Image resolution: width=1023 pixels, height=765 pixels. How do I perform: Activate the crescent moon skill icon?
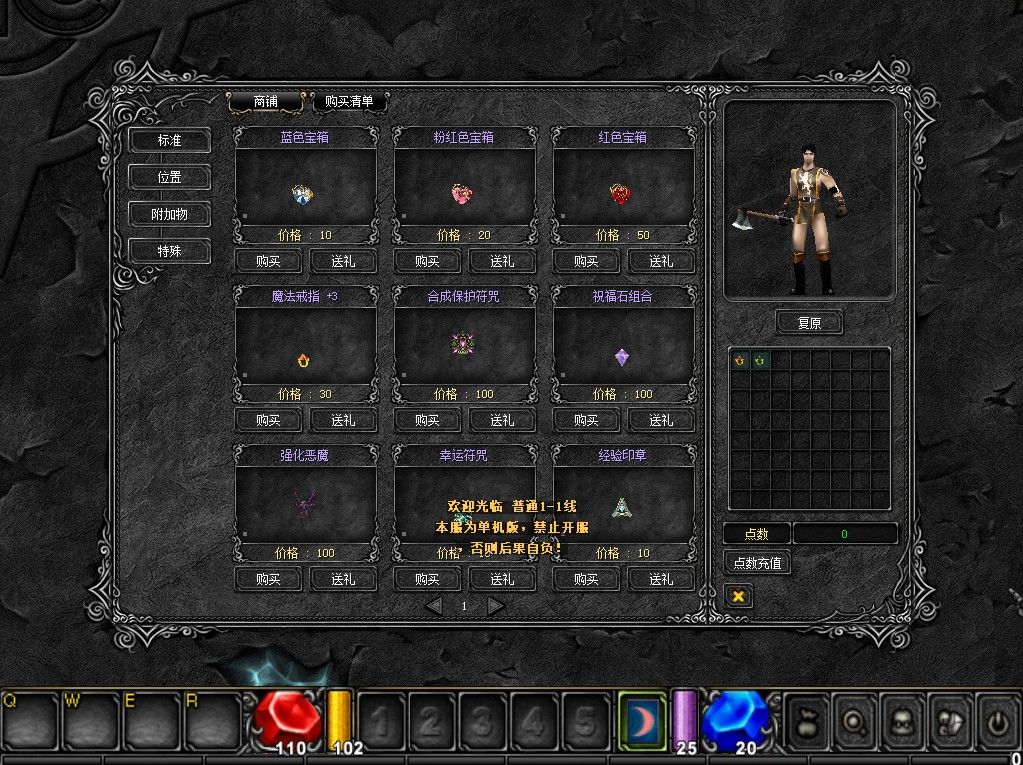click(641, 719)
